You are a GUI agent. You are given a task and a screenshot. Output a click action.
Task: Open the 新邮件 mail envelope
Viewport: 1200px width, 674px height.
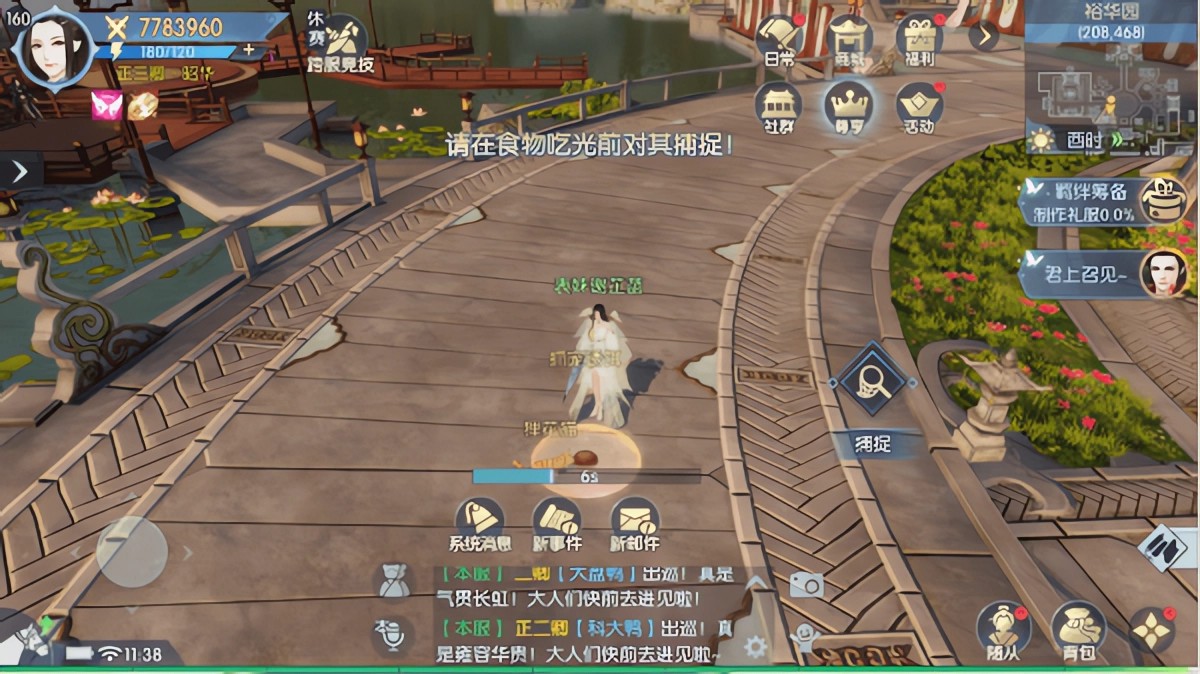[x=635, y=522]
